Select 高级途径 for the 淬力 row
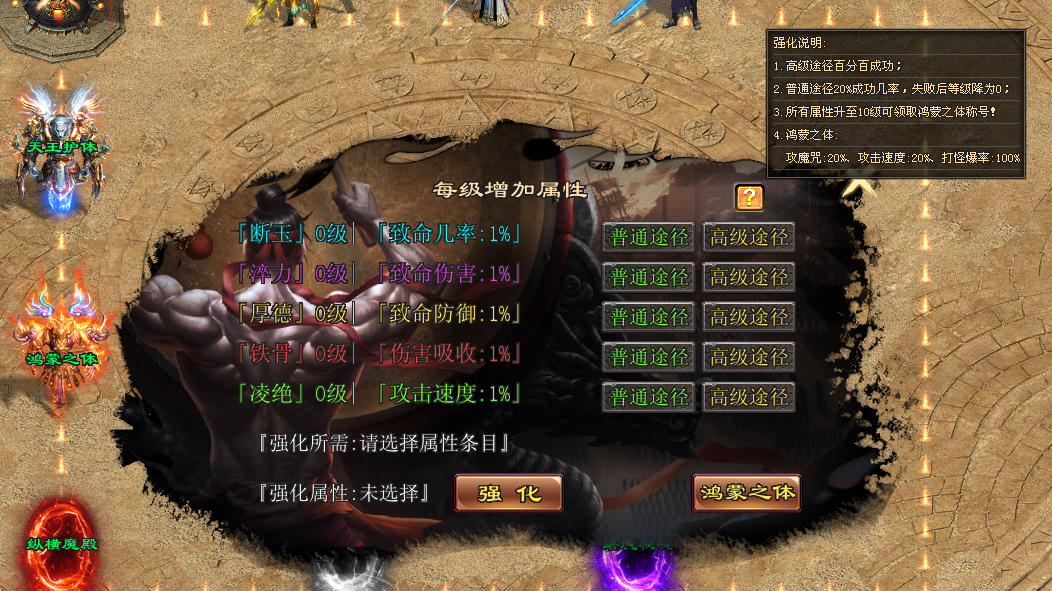This screenshot has height=591, width=1052. (749, 277)
